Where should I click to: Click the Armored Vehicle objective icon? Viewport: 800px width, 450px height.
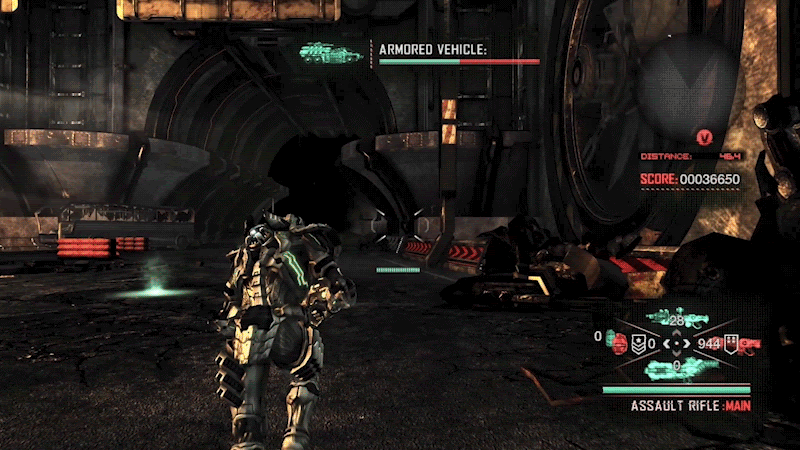(328, 52)
